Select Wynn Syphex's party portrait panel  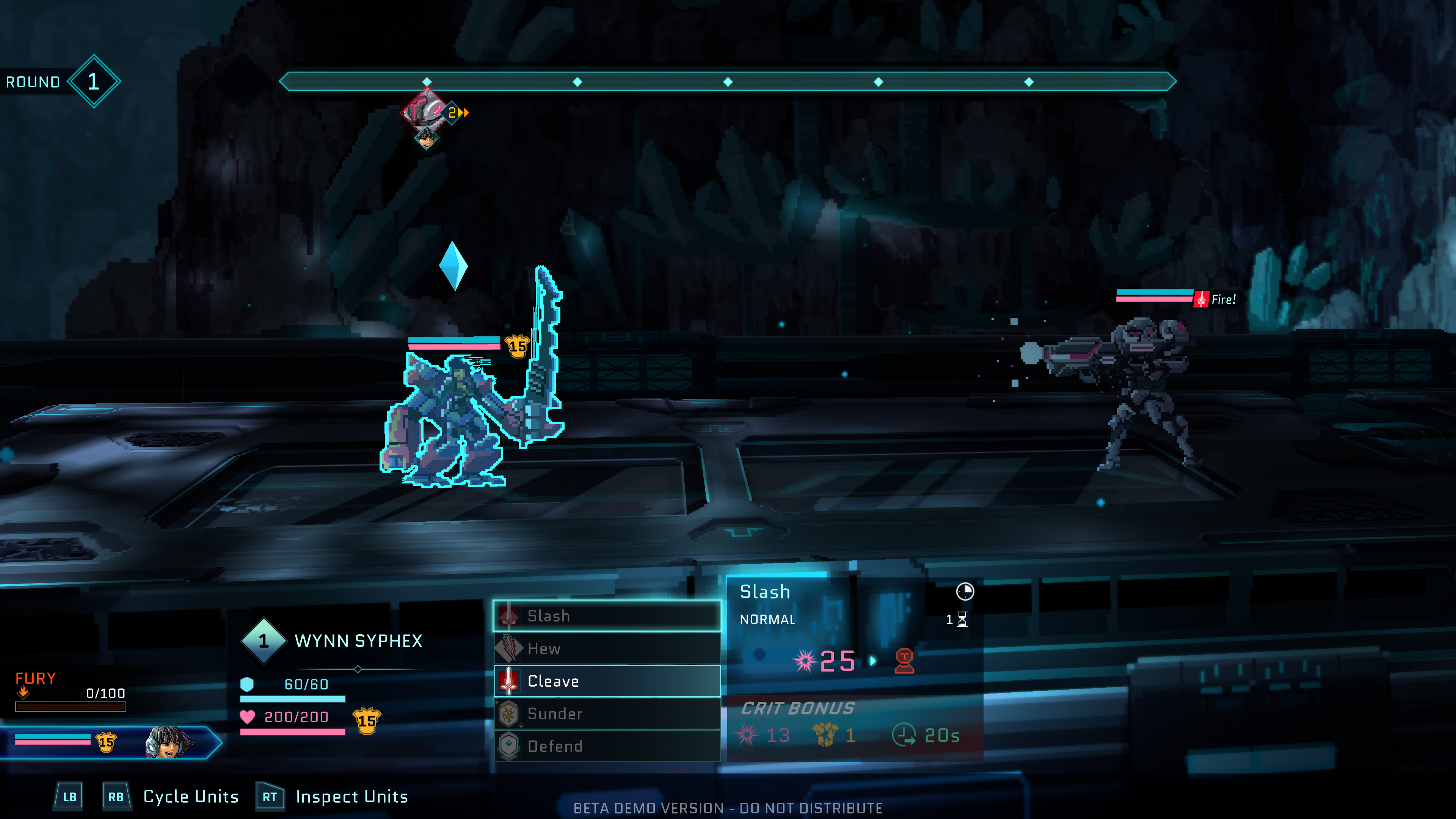(110, 742)
